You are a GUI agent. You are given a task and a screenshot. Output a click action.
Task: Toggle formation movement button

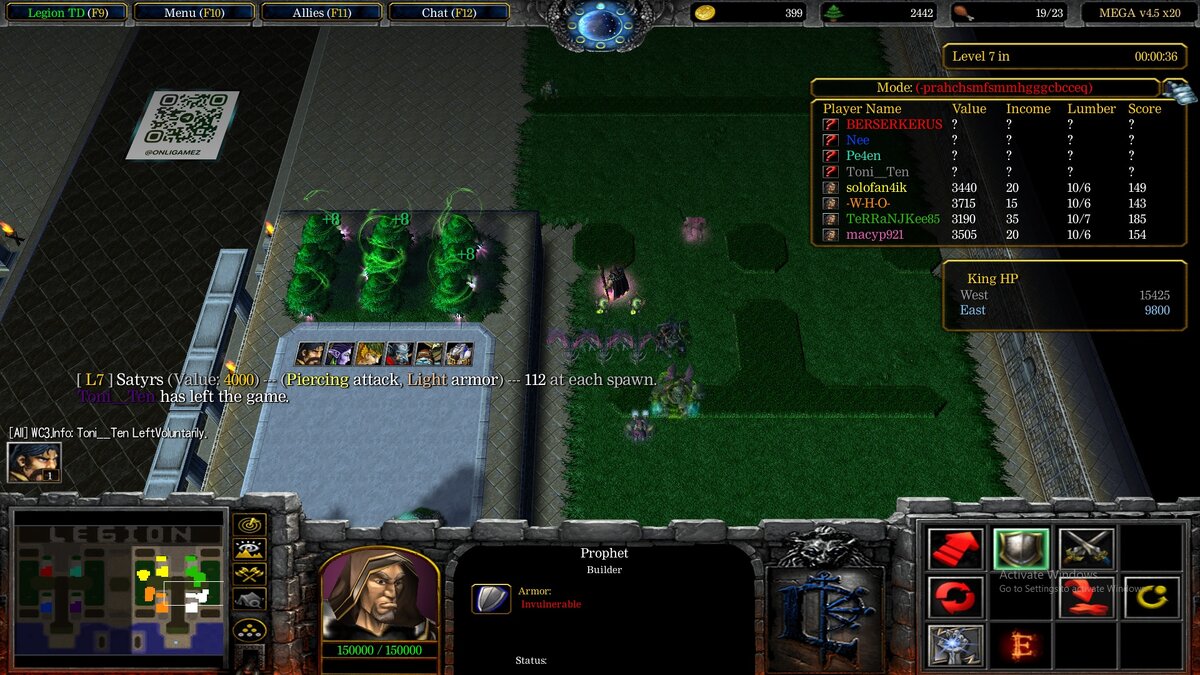tap(249, 630)
